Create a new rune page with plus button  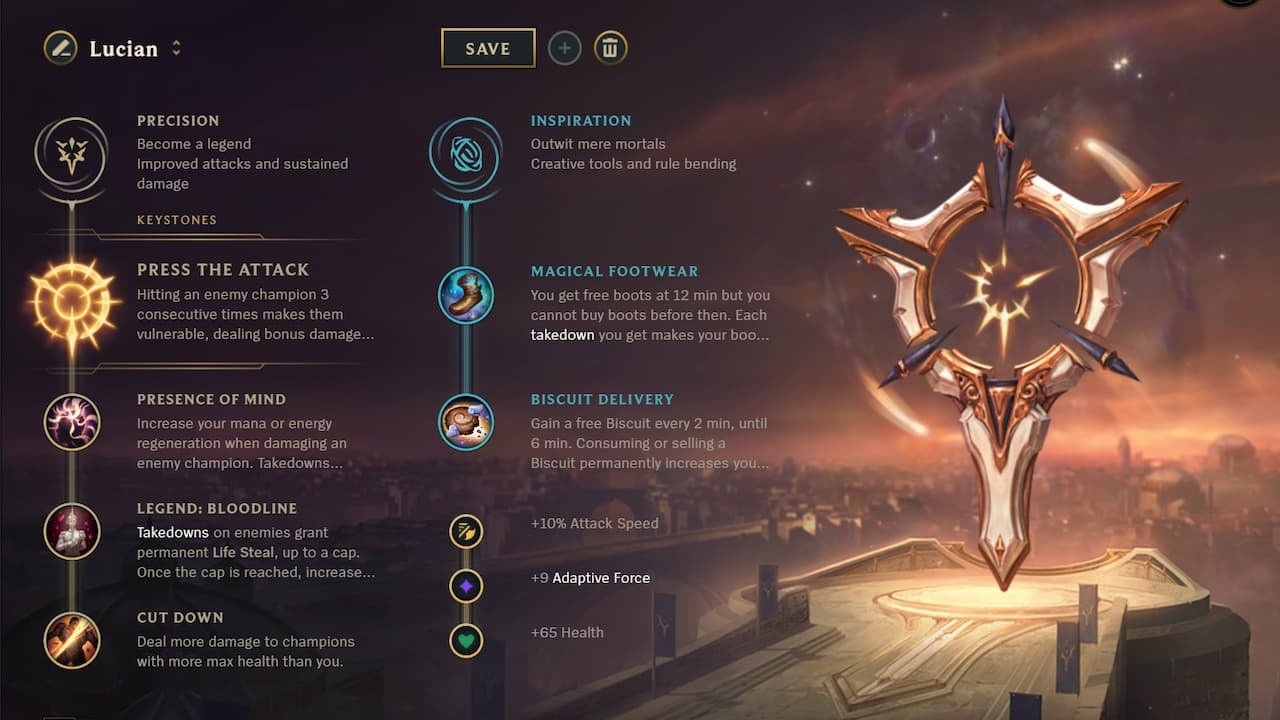pyautogui.click(x=564, y=47)
